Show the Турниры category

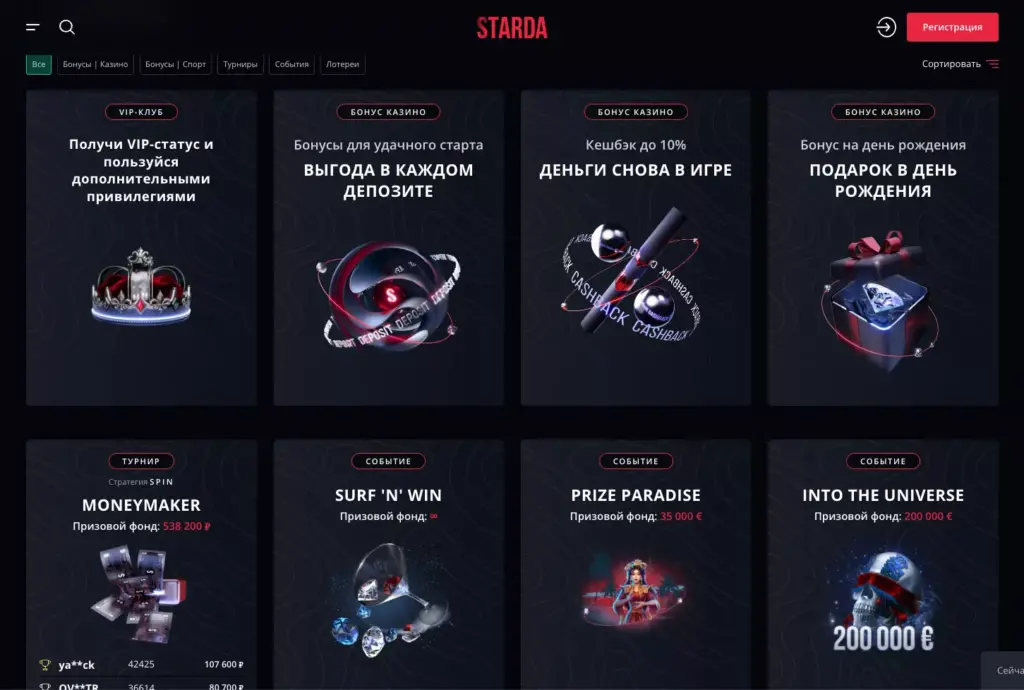[240, 65]
